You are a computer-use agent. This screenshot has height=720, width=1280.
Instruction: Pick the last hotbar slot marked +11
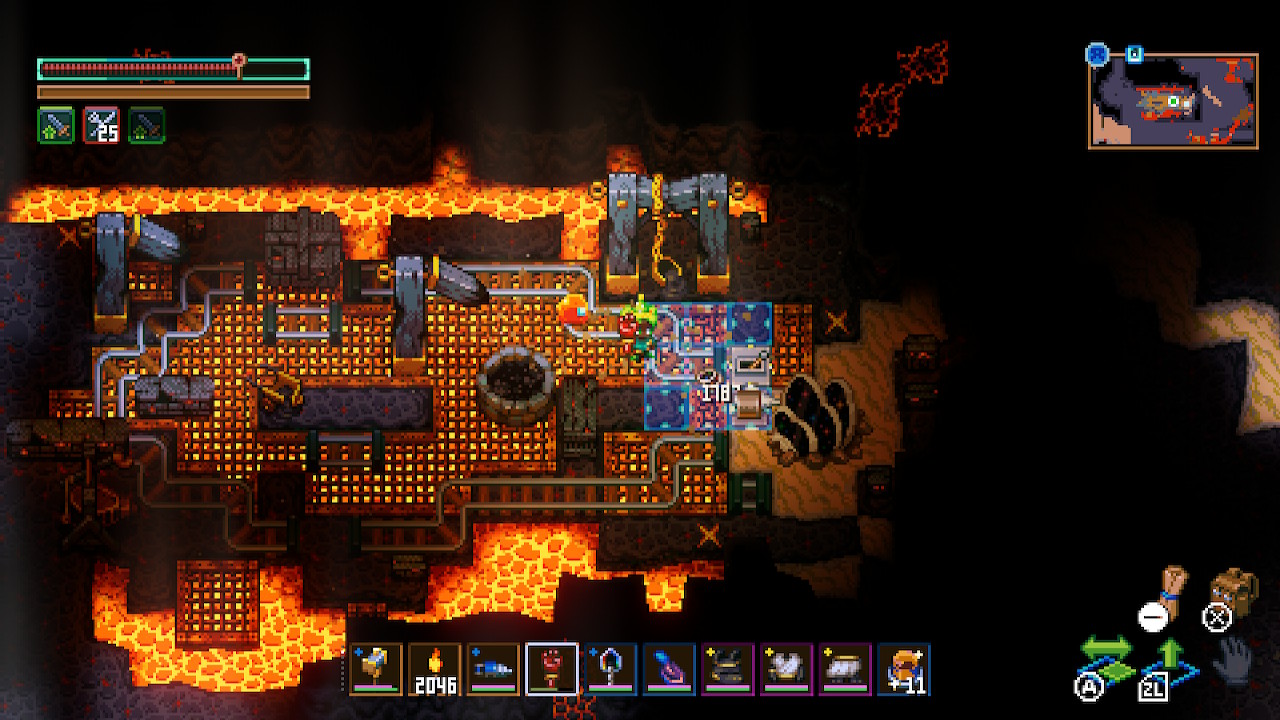(903, 668)
